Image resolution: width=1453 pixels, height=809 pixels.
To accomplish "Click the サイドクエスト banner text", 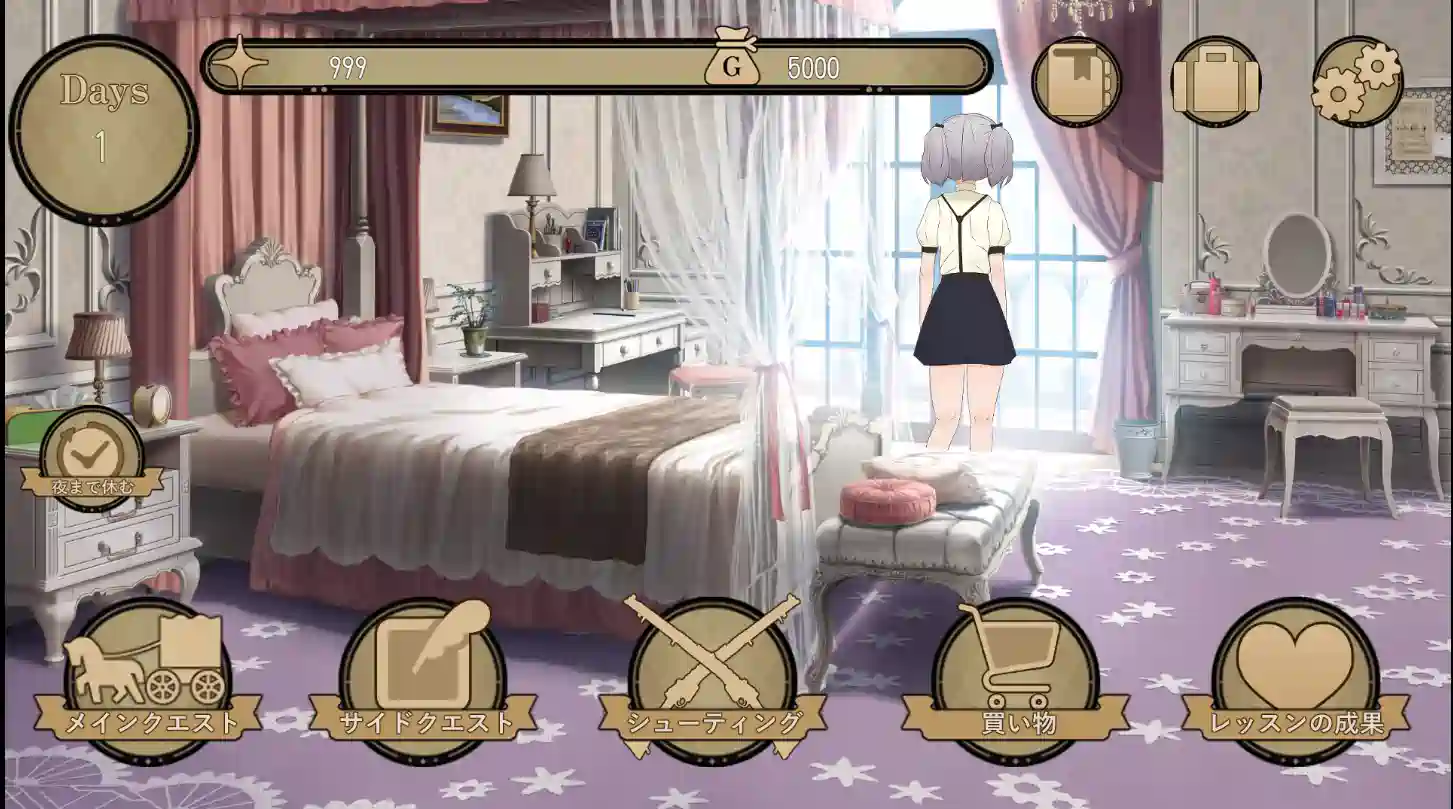I will pyautogui.click(x=429, y=718).
